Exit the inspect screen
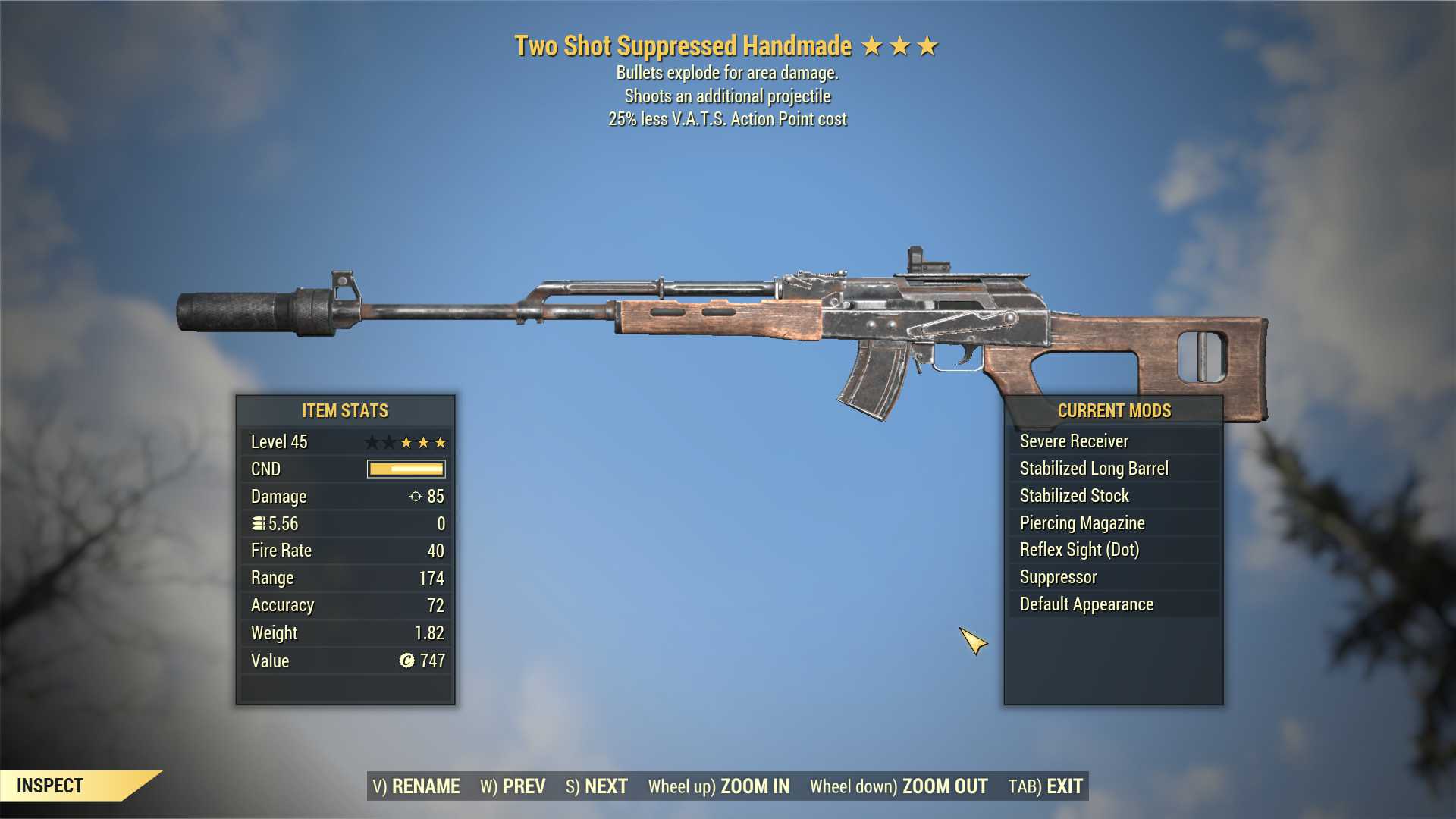The image size is (1456, 819). 1046,786
